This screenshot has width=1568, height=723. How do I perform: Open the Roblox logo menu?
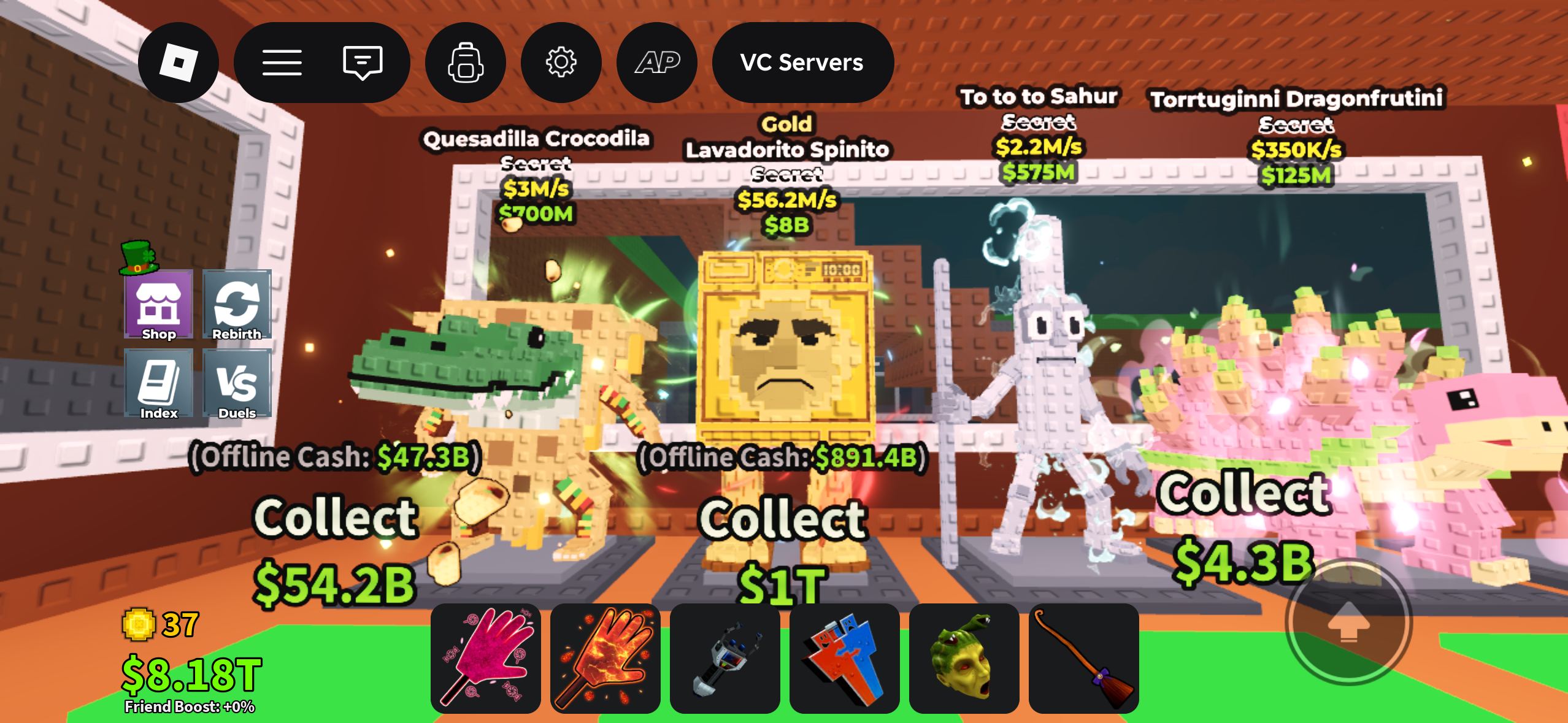178,63
